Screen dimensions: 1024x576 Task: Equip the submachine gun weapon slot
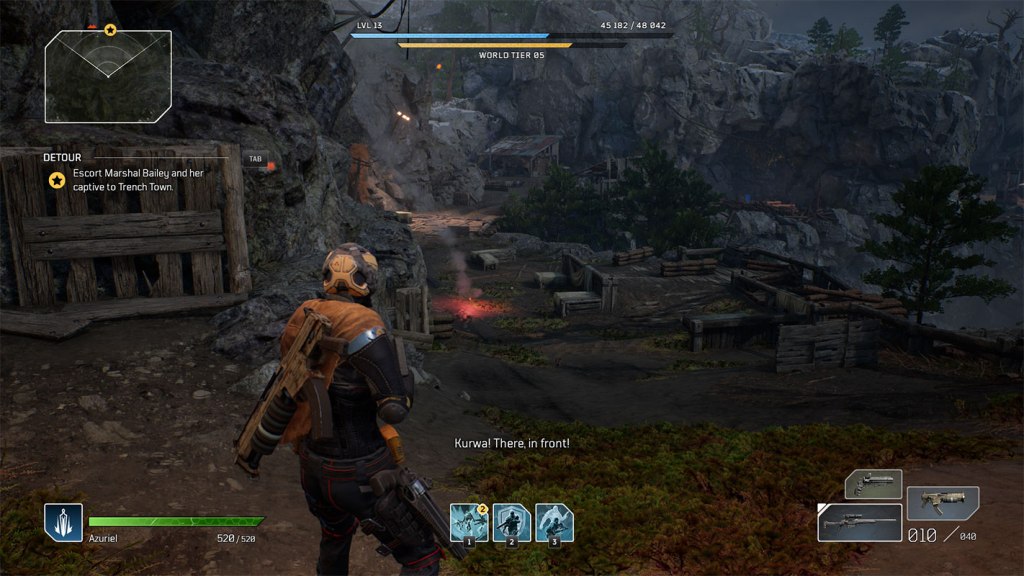942,502
